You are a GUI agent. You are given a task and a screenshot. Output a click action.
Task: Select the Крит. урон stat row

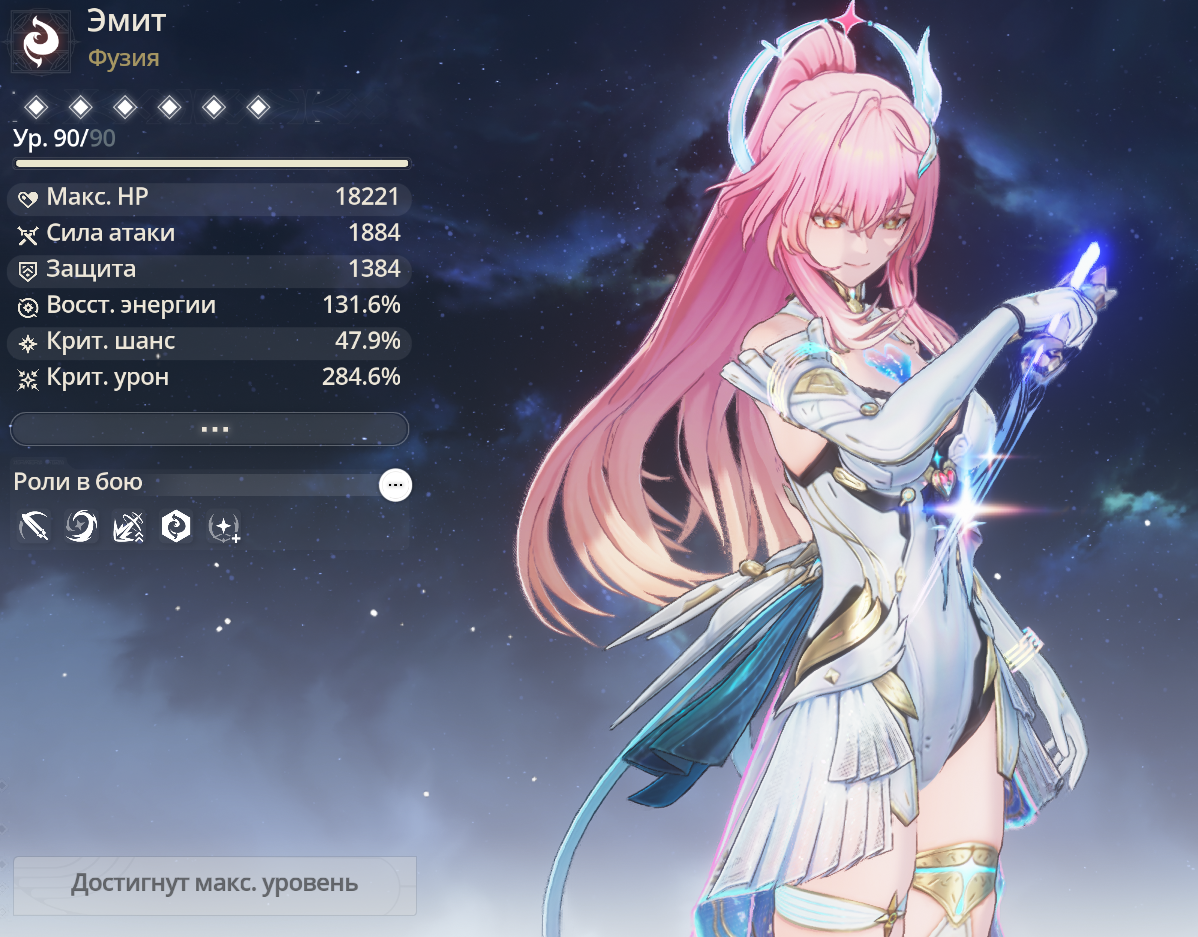coord(209,377)
